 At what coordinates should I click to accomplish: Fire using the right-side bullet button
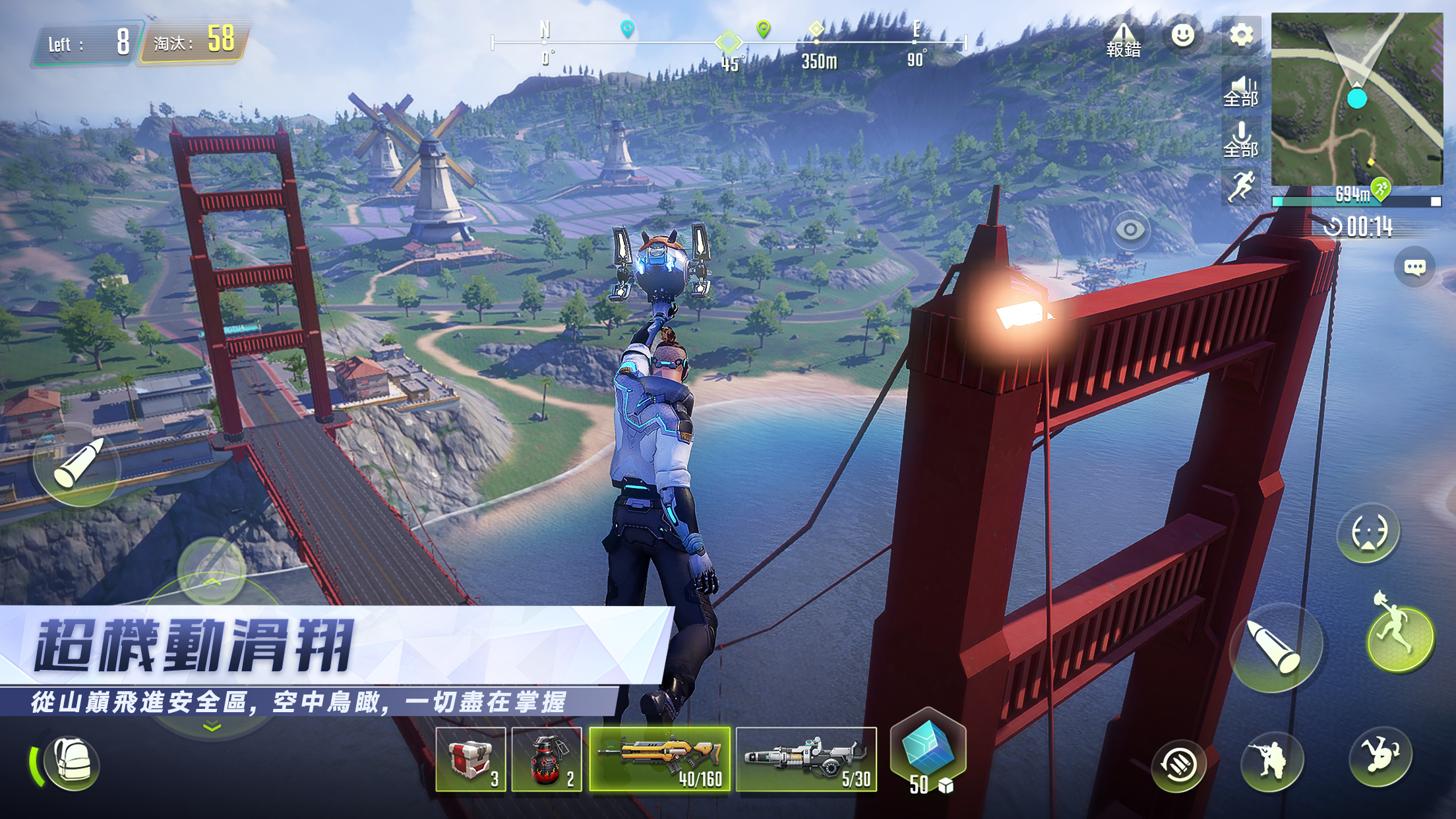(x=1276, y=647)
